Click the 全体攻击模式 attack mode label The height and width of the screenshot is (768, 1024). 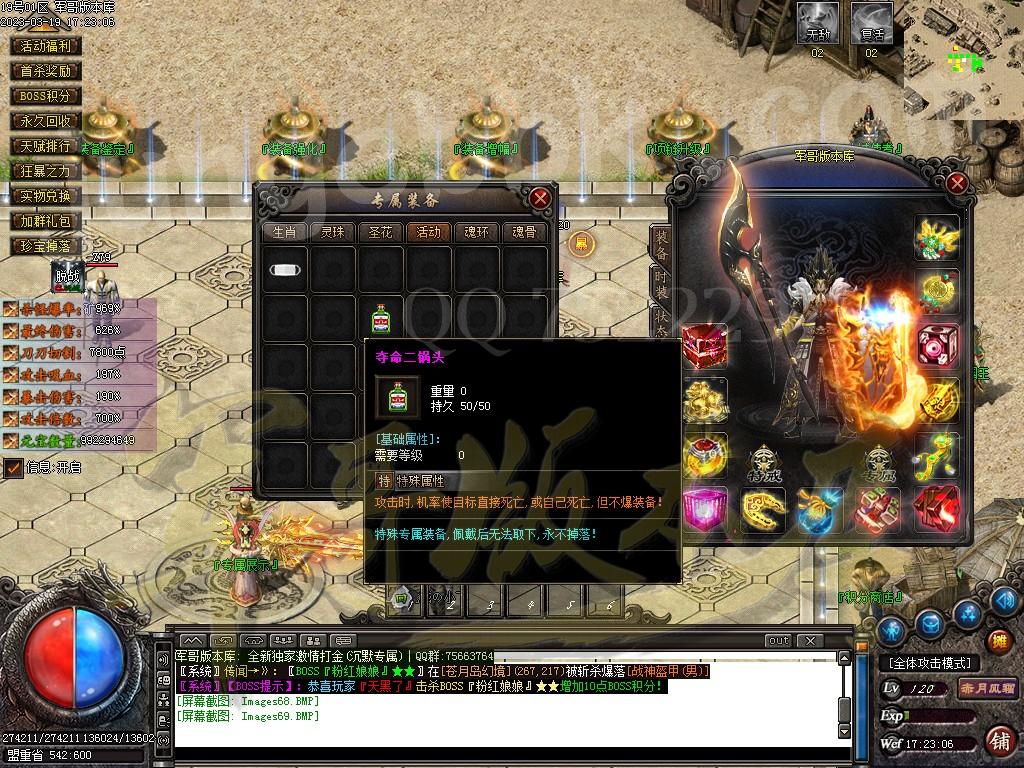(x=929, y=663)
